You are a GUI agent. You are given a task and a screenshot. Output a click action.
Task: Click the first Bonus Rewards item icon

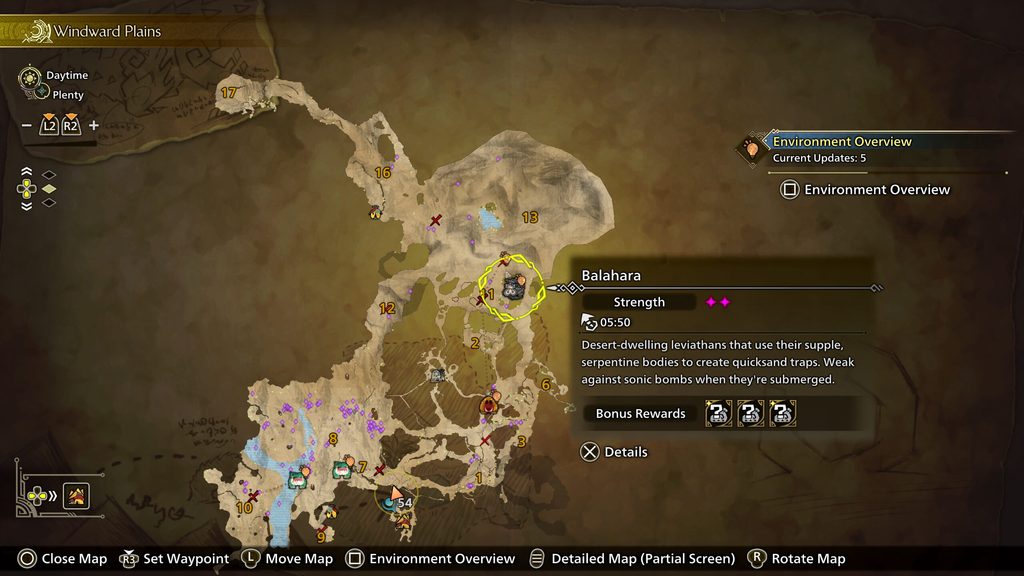718,413
